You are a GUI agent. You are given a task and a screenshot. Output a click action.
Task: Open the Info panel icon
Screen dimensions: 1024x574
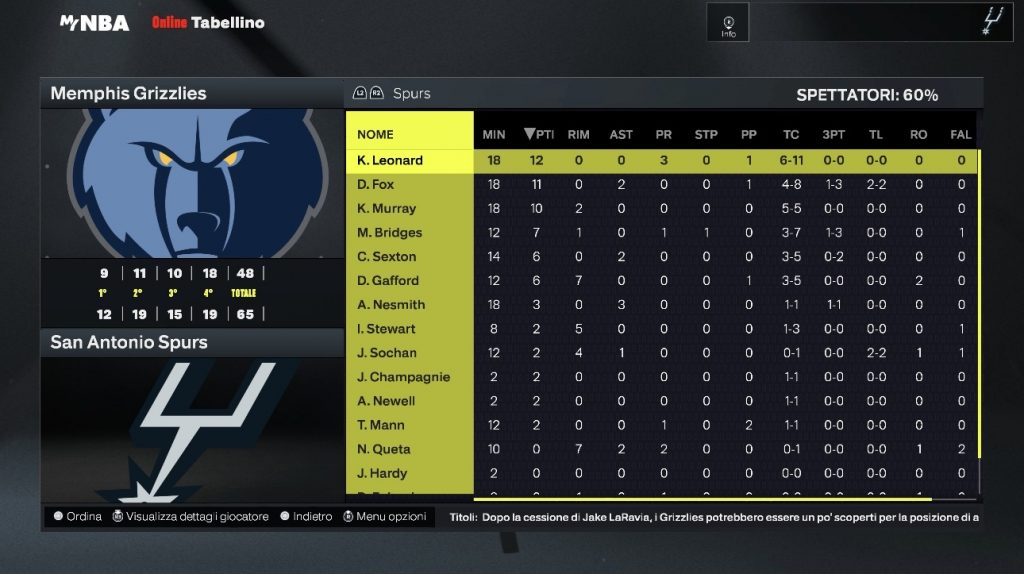coord(728,24)
